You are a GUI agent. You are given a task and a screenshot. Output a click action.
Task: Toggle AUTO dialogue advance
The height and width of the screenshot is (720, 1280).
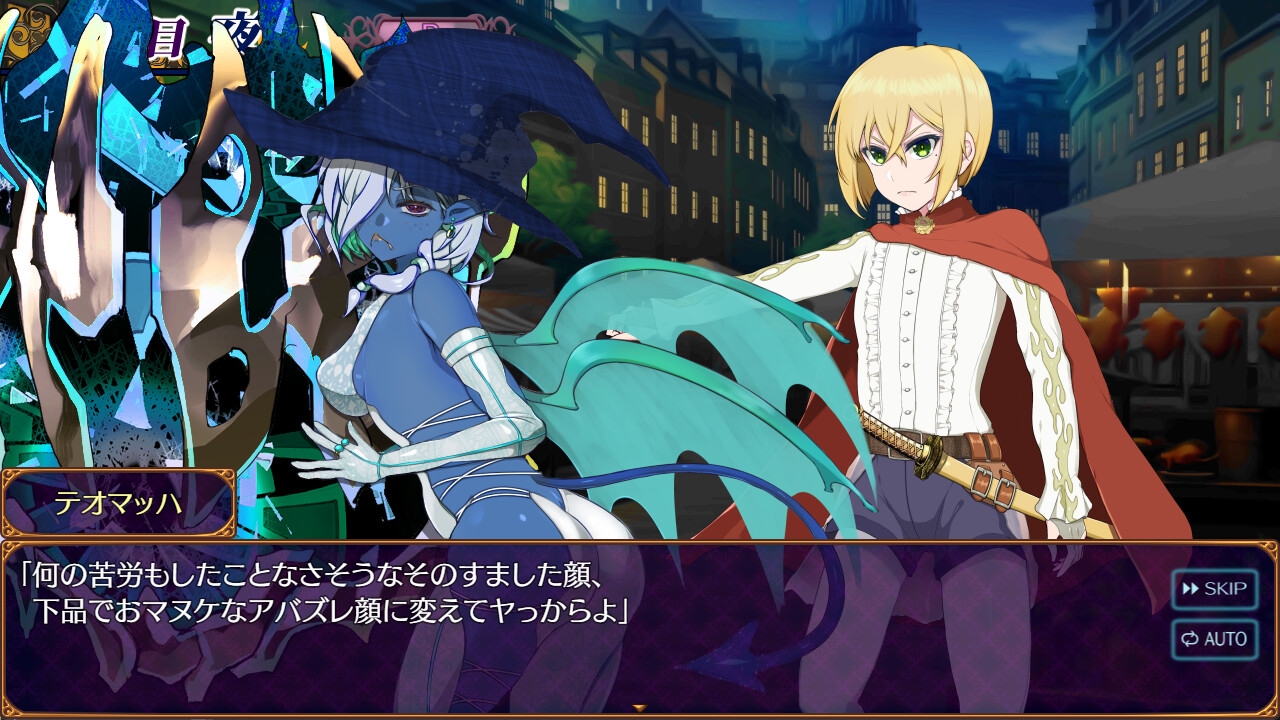coord(1214,639)
